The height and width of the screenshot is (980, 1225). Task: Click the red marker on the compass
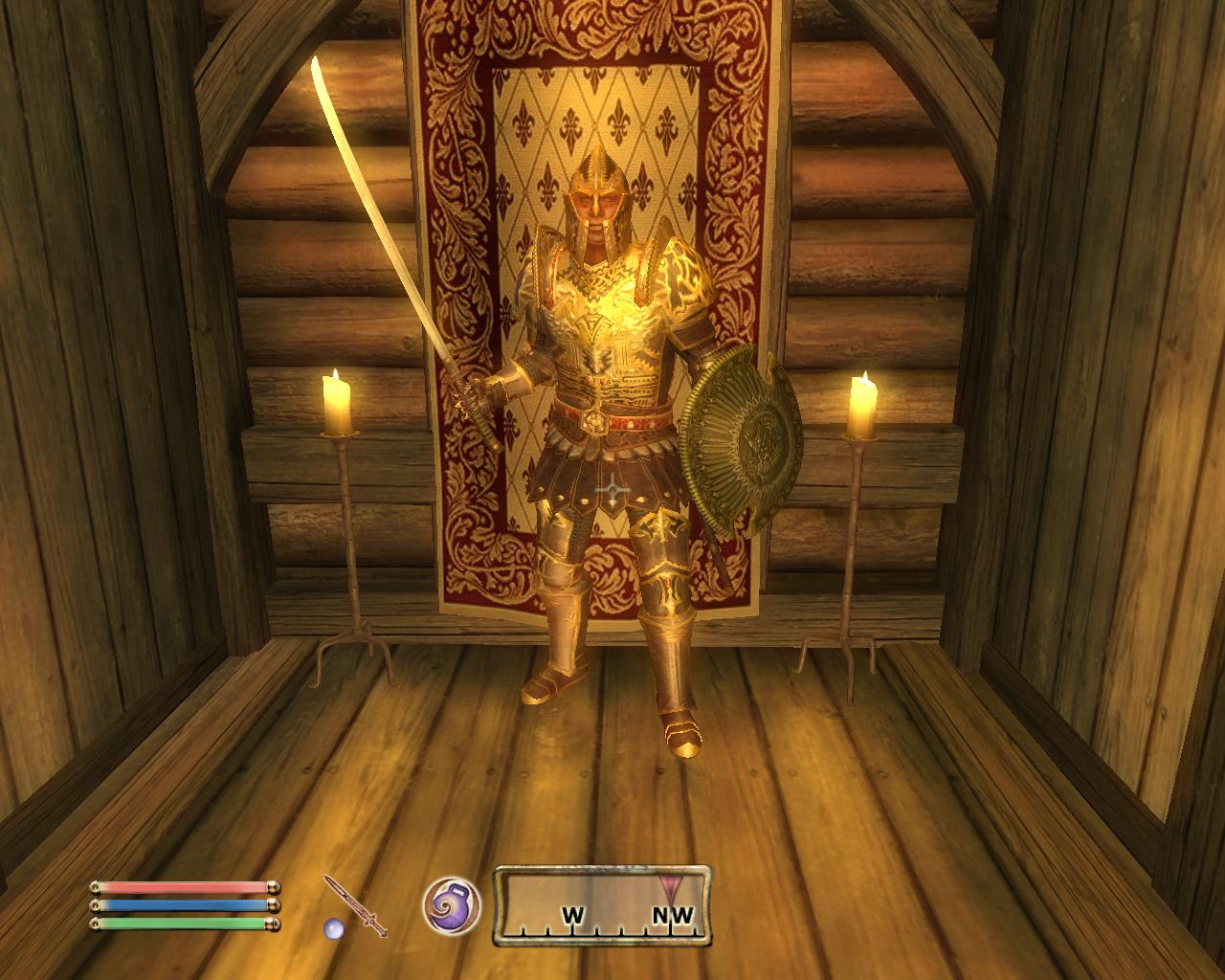[x=666, y=882]
